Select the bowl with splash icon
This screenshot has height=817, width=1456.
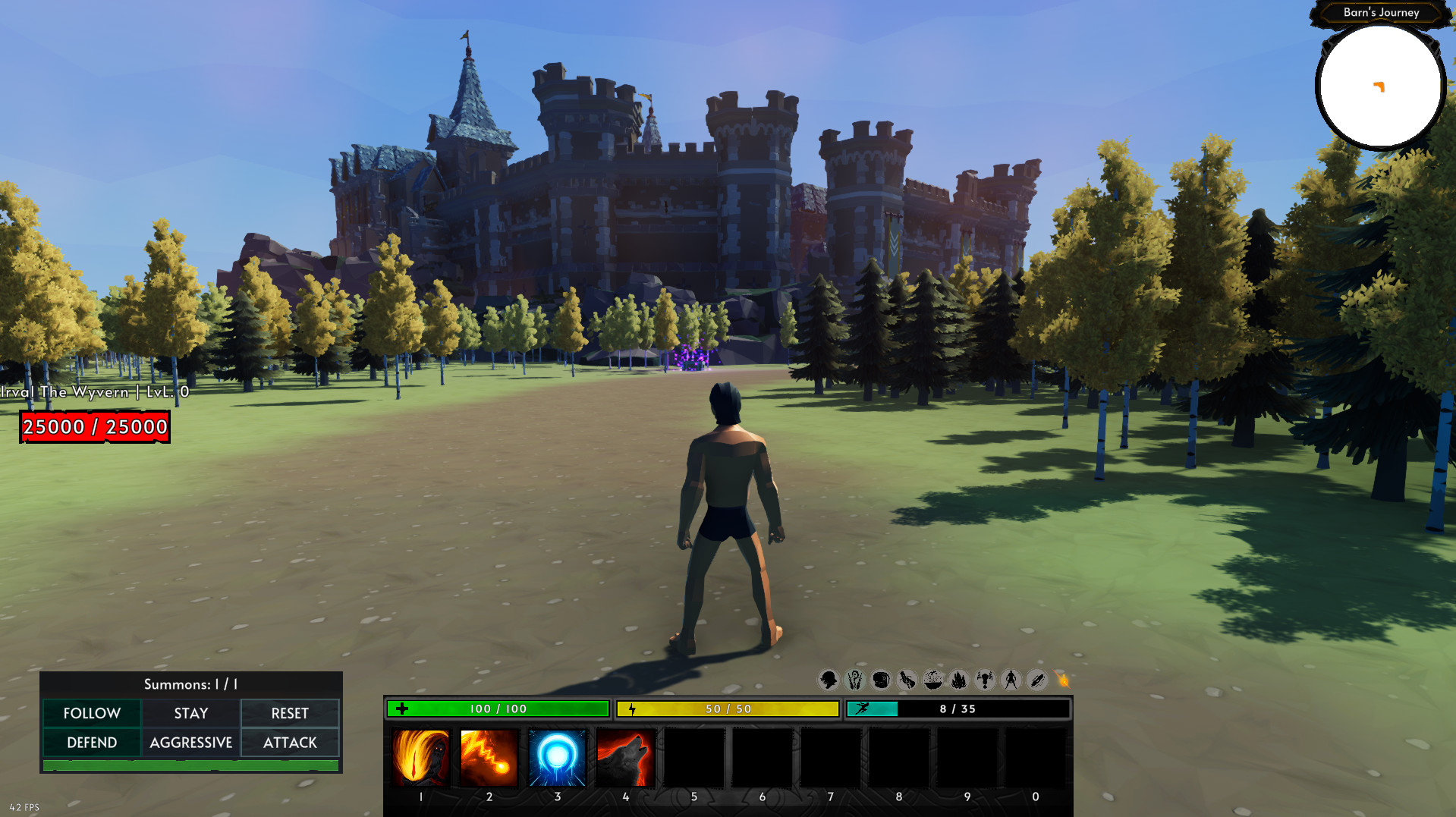(933, 680)
